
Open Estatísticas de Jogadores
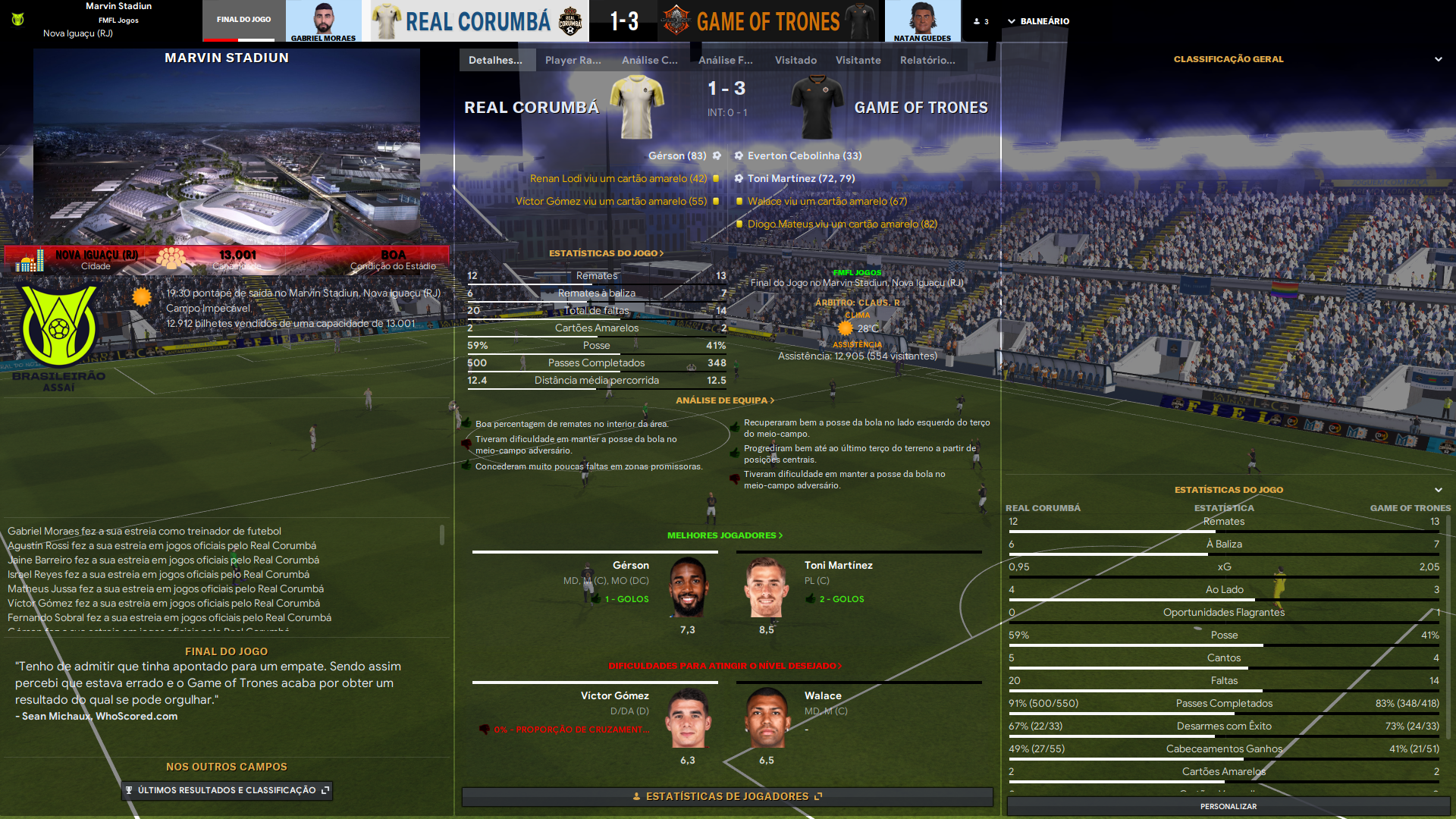[726, 796]
